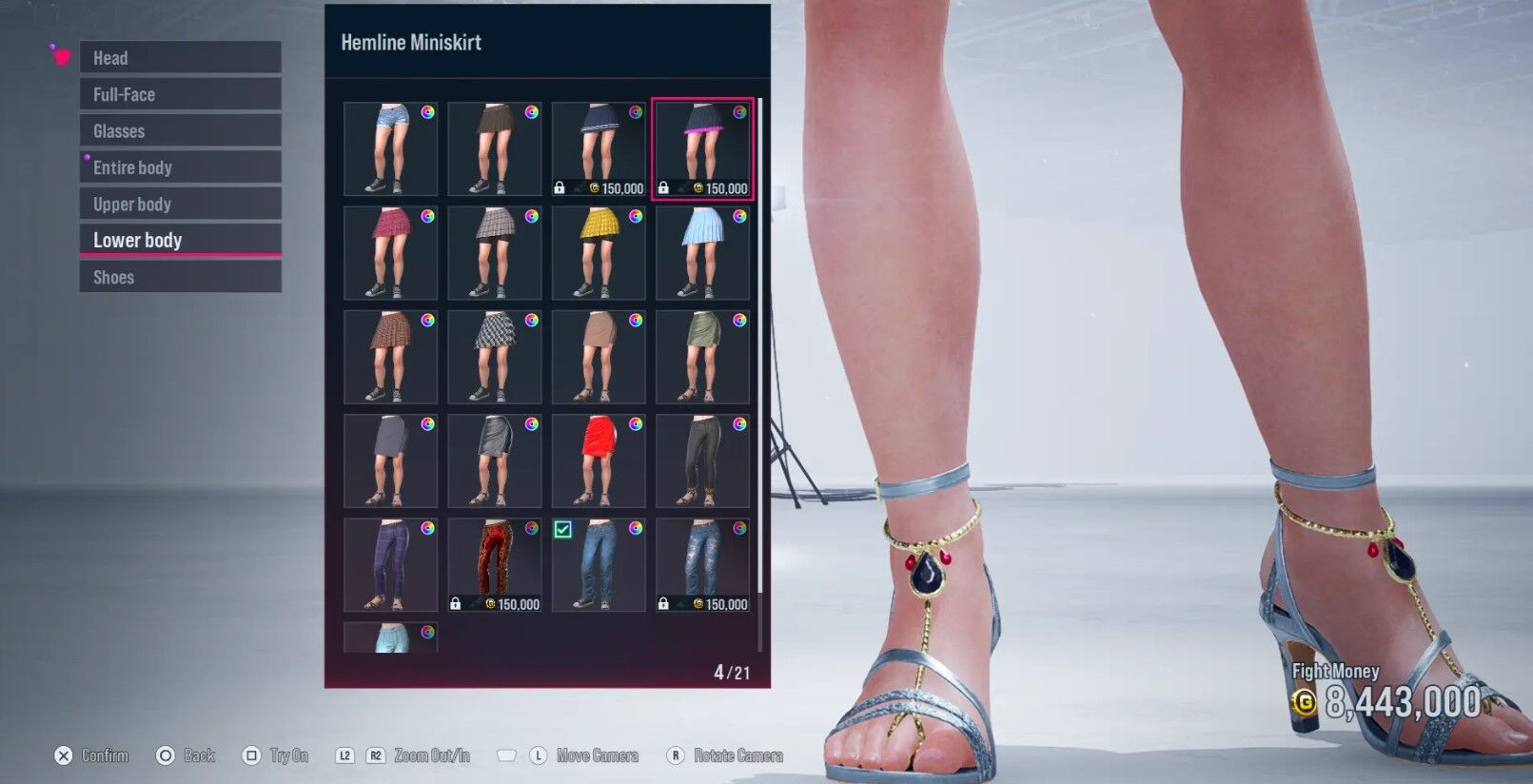Switch to the Full-Face category
The image size is (1533, 784).
(x=180, y=94)
